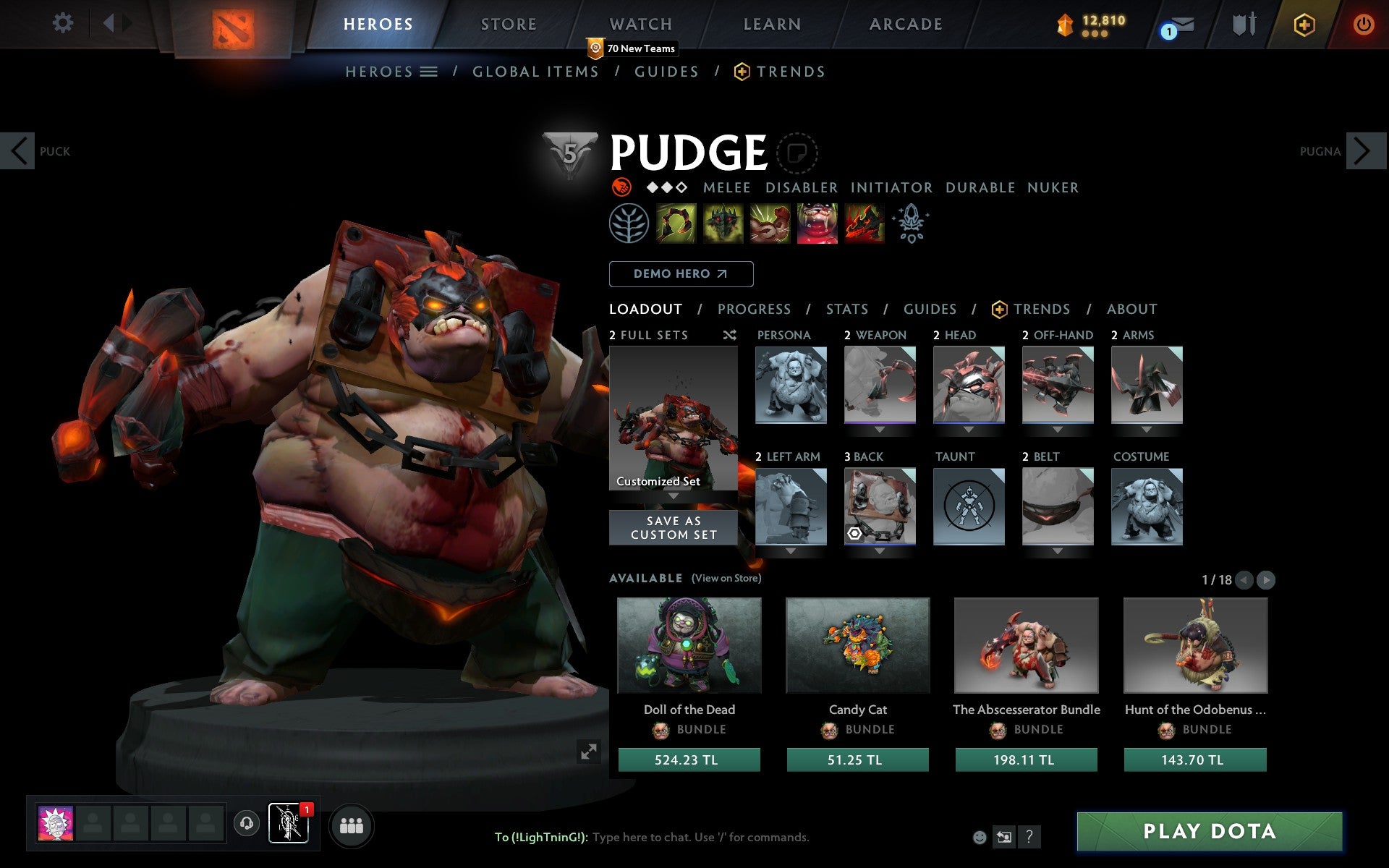The image size is (1389, 868).
Task: Select the equipped Persona slot
Action: (790, 385)
